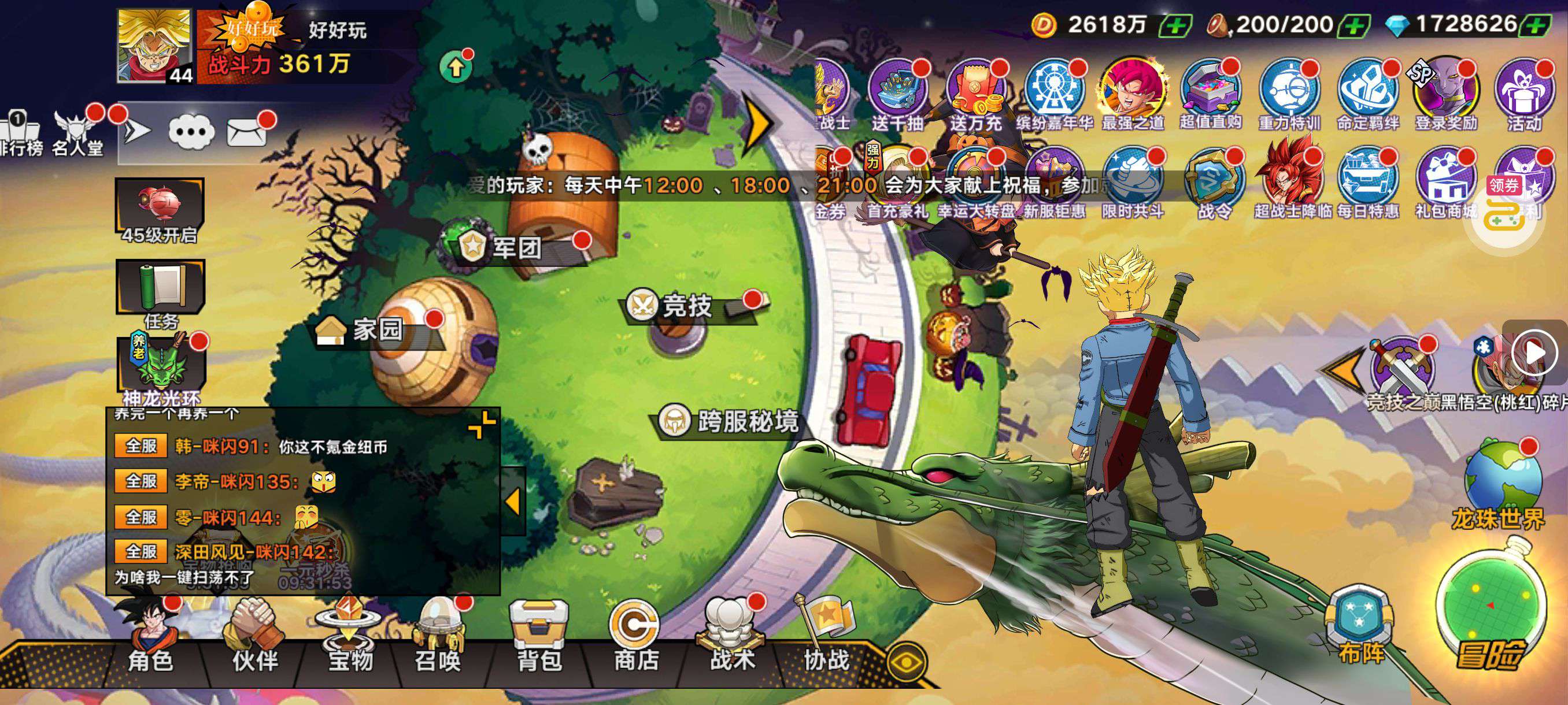The height and width of the screenshot is (705, 1568).
Task: Open 登录奖励 login rewards
Action: (x=1446, y=94)
